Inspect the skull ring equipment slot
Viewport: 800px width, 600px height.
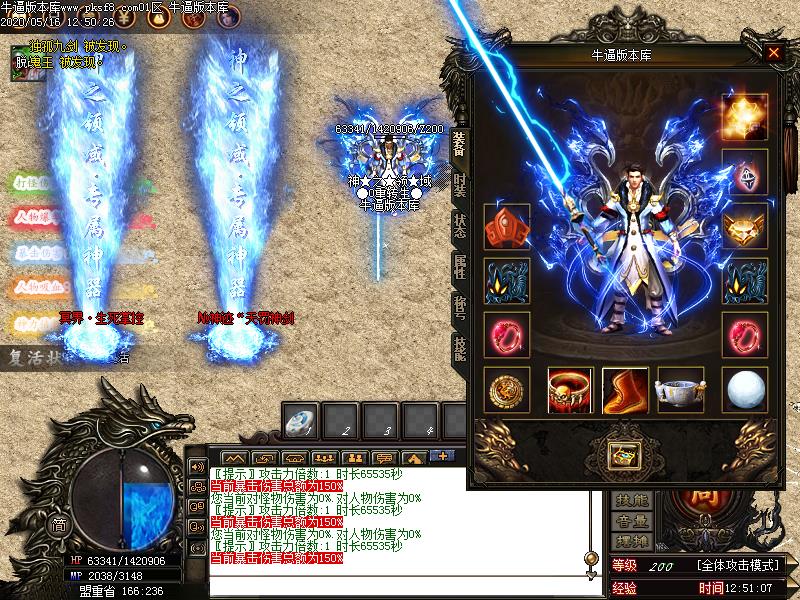tap(571, 390)
